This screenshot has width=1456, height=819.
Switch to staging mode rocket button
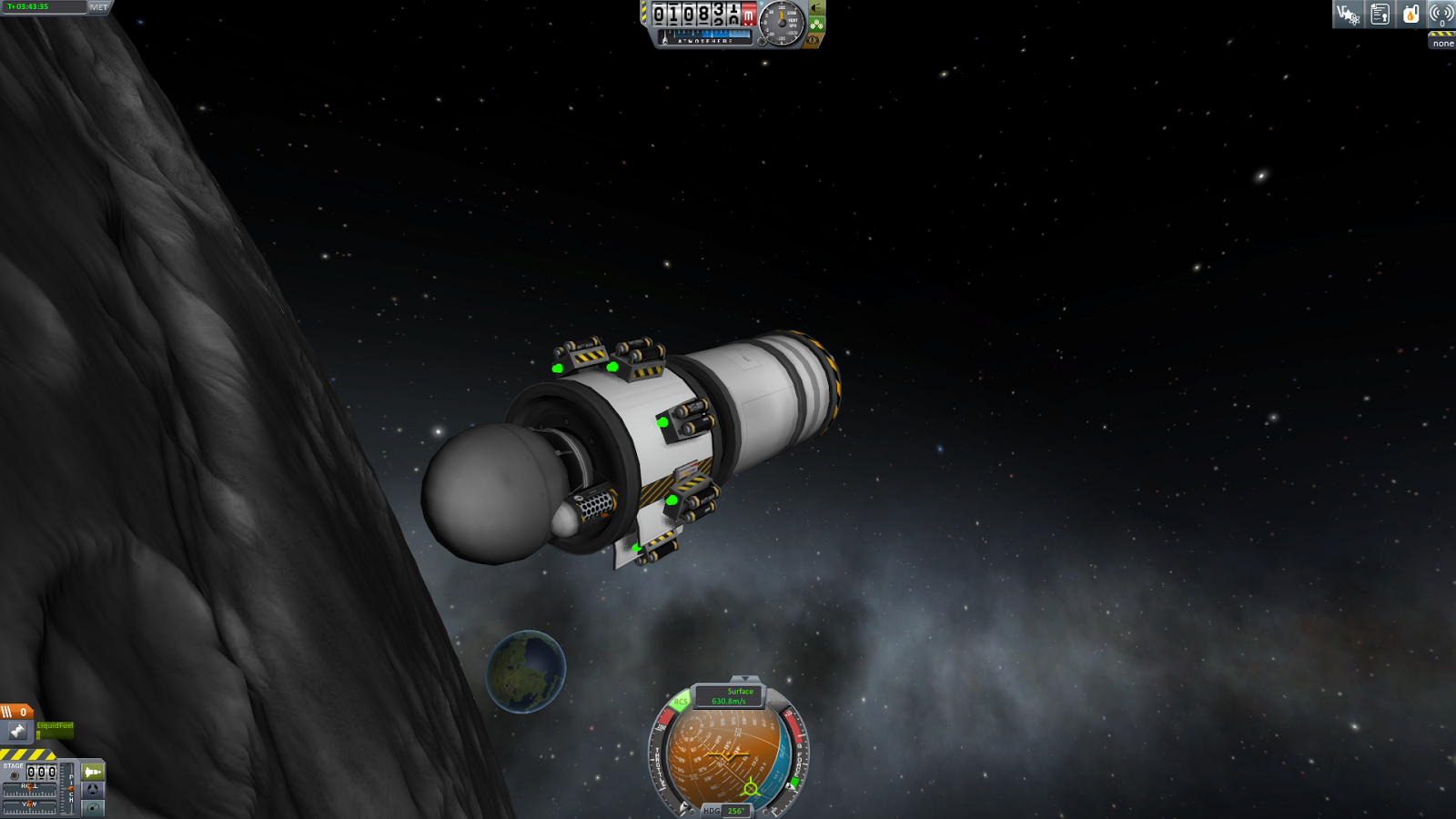point(93,772)
